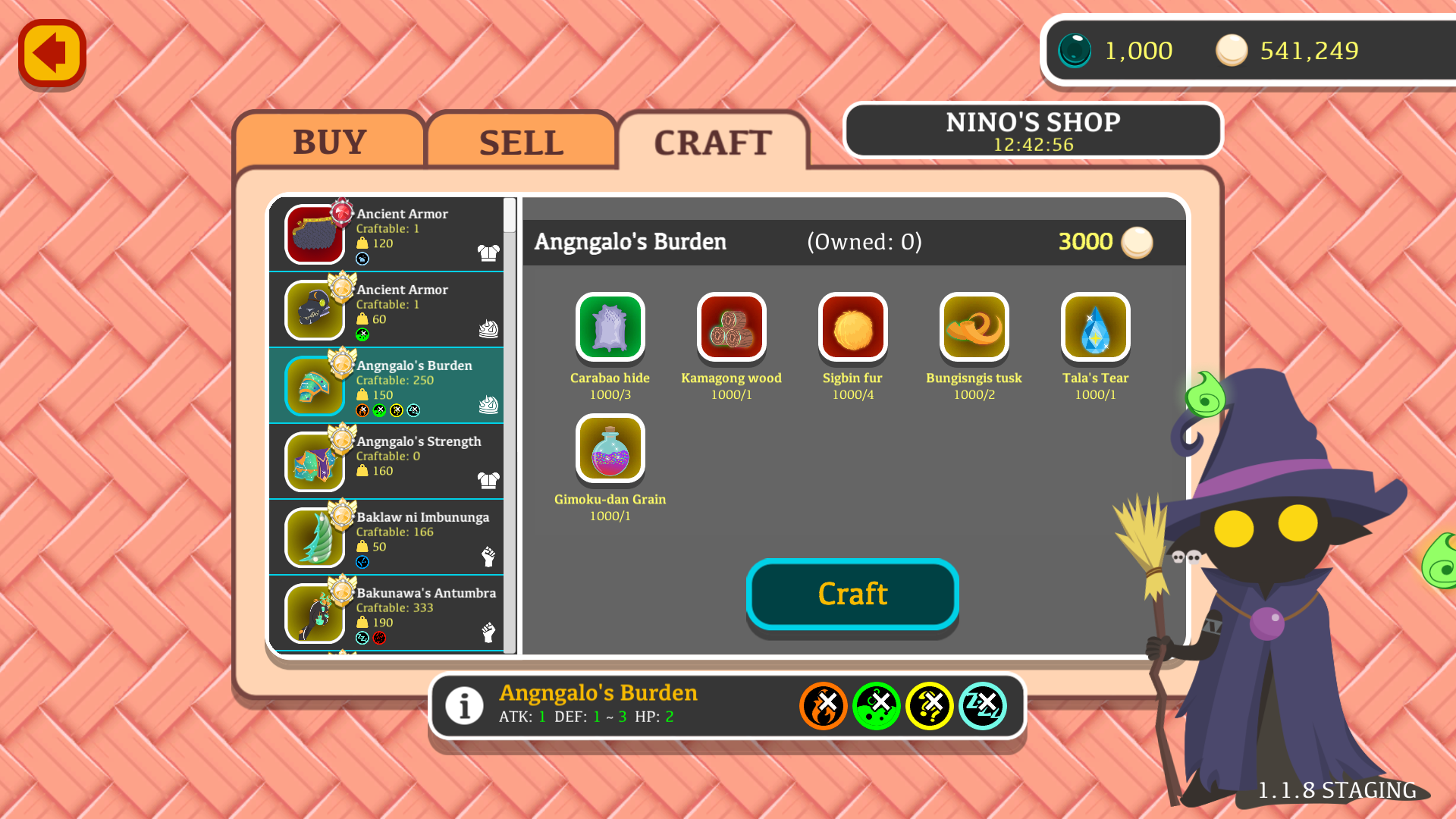The width and height of the screenshot is (1456, 819).
Task: Click the green poison resistance icon
Action: 876,706
